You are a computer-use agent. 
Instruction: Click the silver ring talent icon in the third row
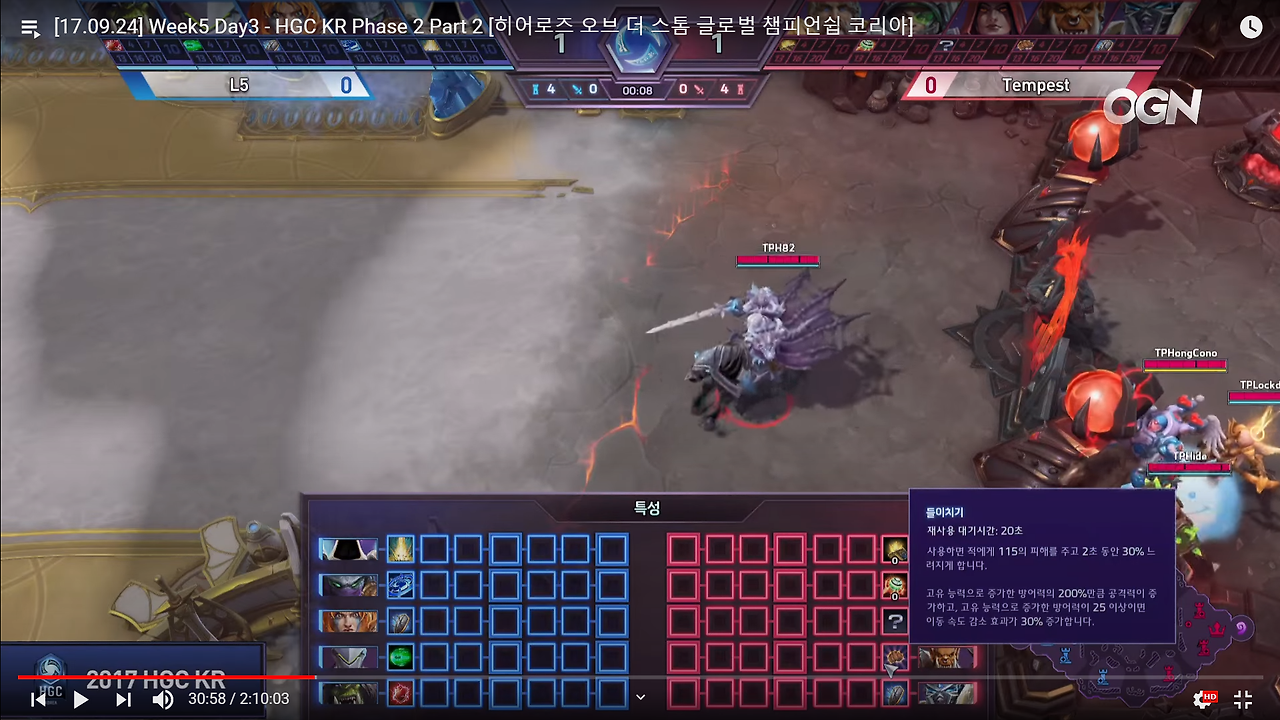(x=400, y=620)
